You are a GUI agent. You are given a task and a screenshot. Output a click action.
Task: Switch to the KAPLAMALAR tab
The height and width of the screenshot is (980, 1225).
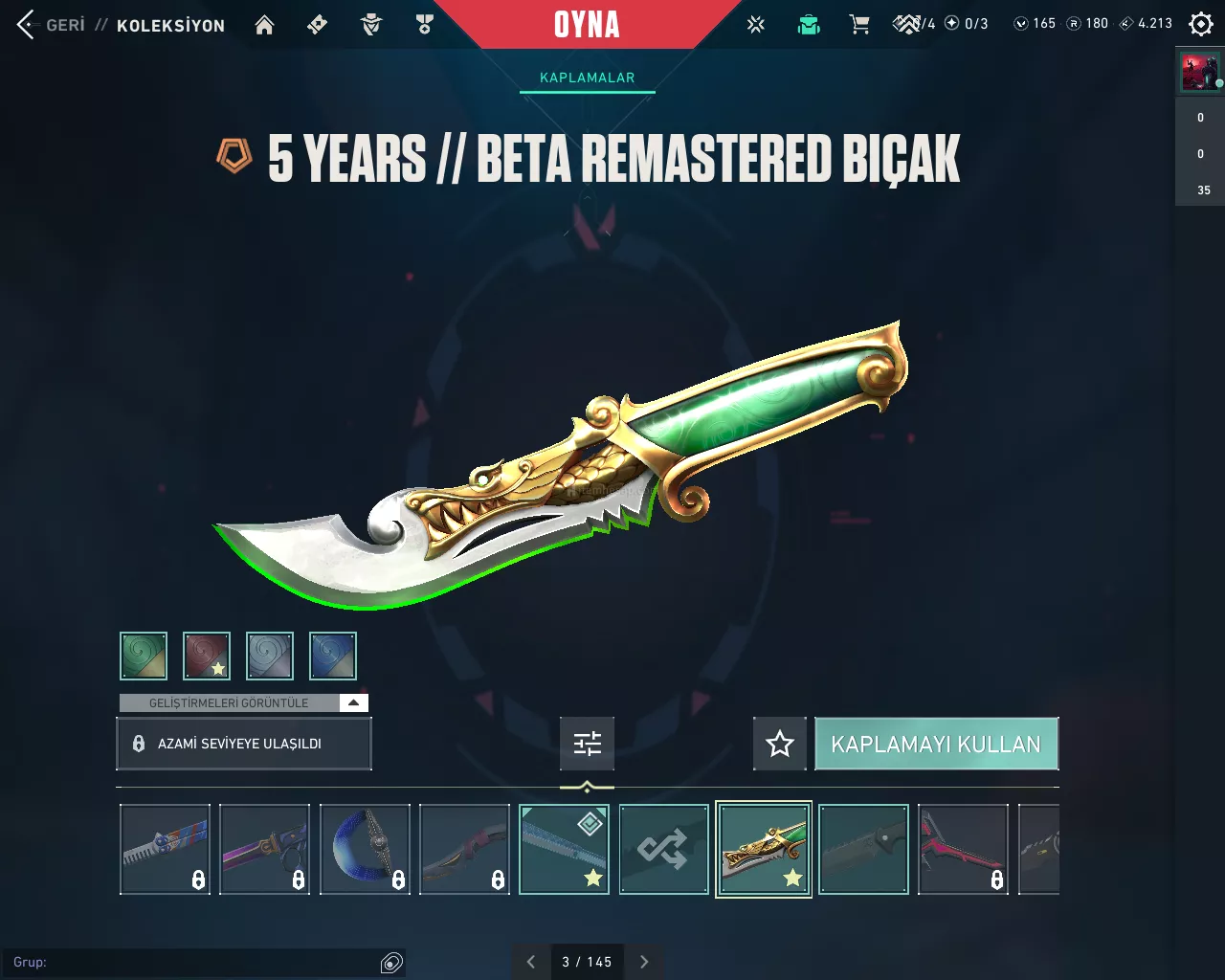(587, 78)
